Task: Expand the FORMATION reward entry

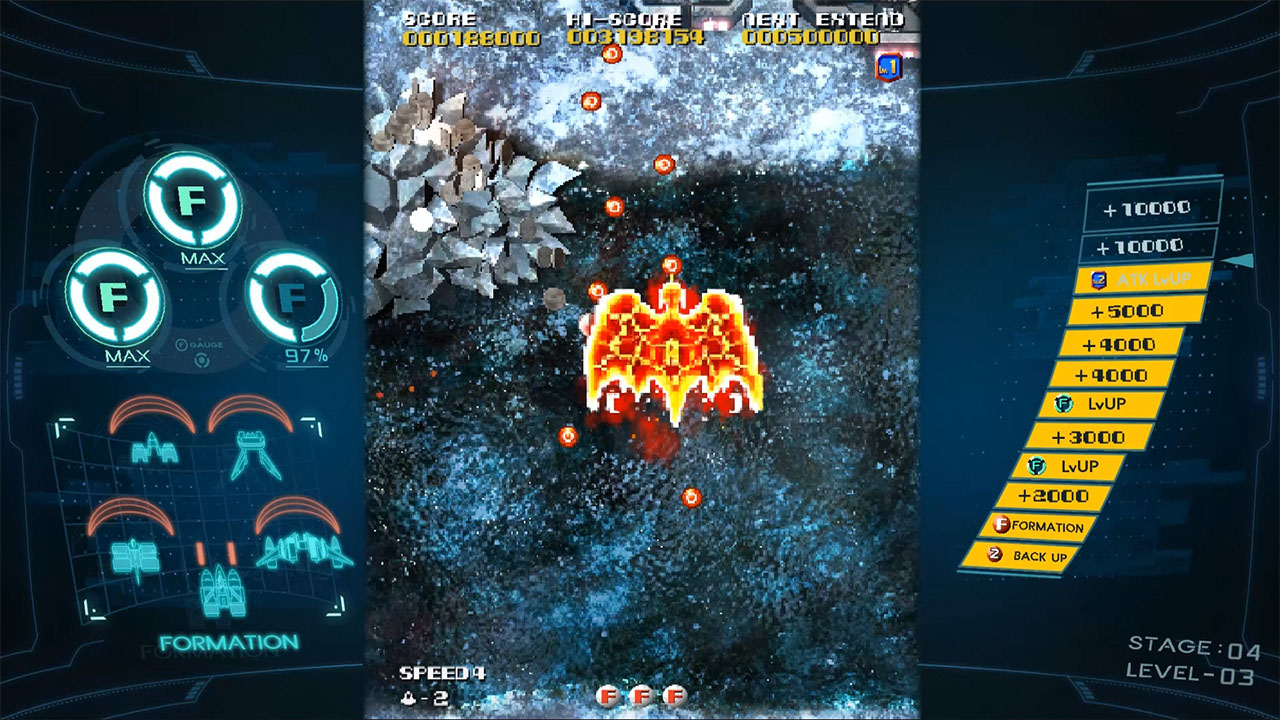Action: [1041, 524]
